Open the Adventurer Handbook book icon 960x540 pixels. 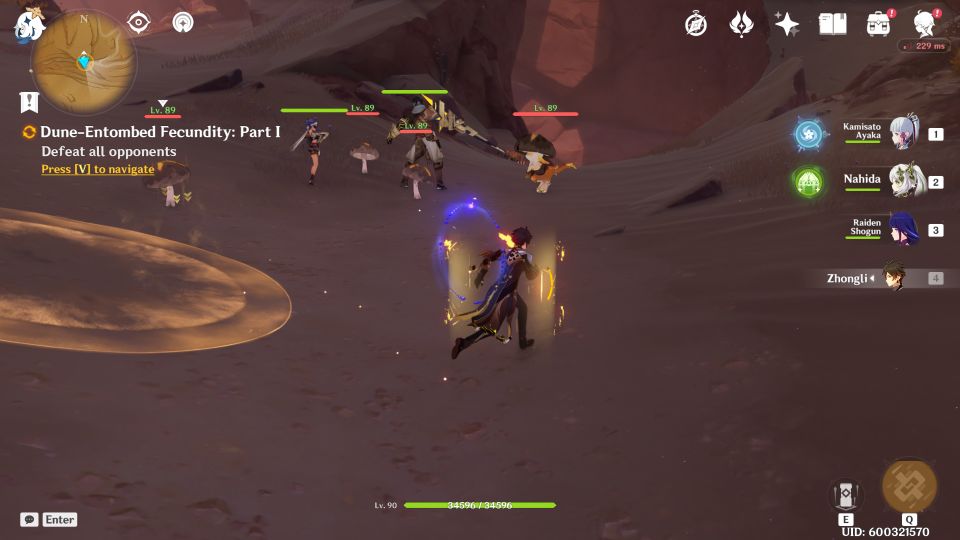coord(832,24)
